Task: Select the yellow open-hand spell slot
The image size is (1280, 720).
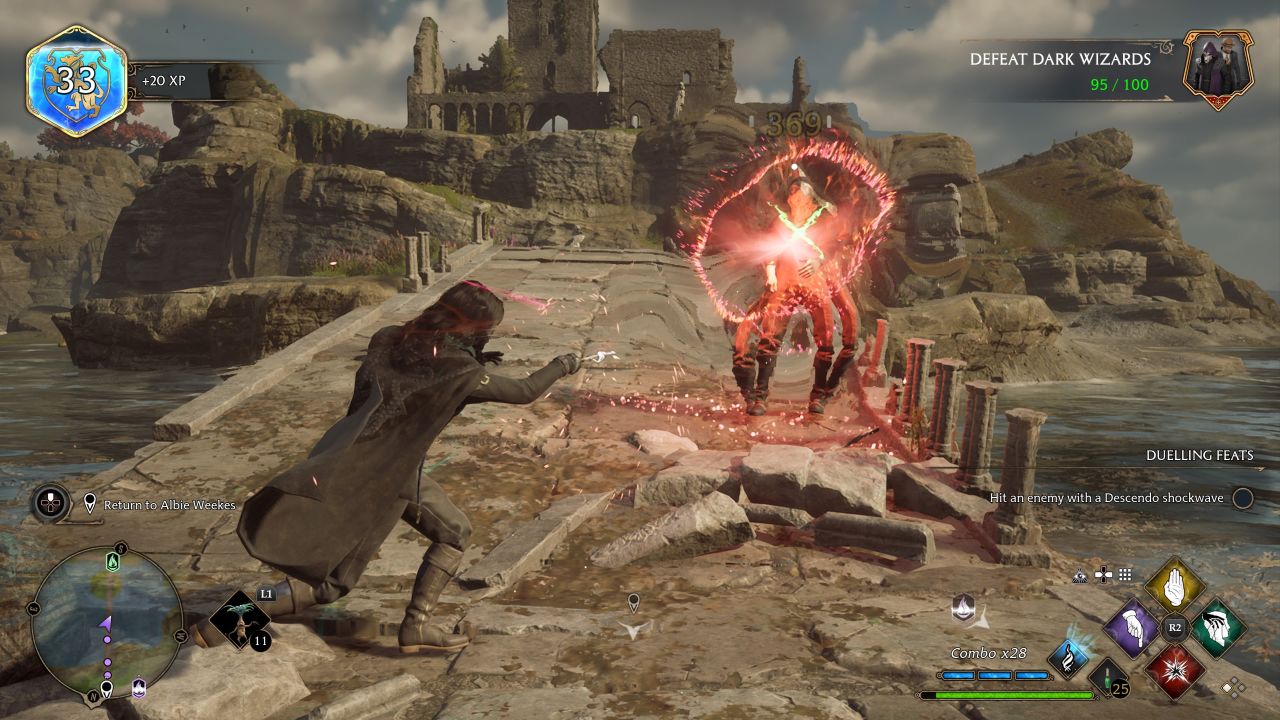Action: [x=1175, y=587]
